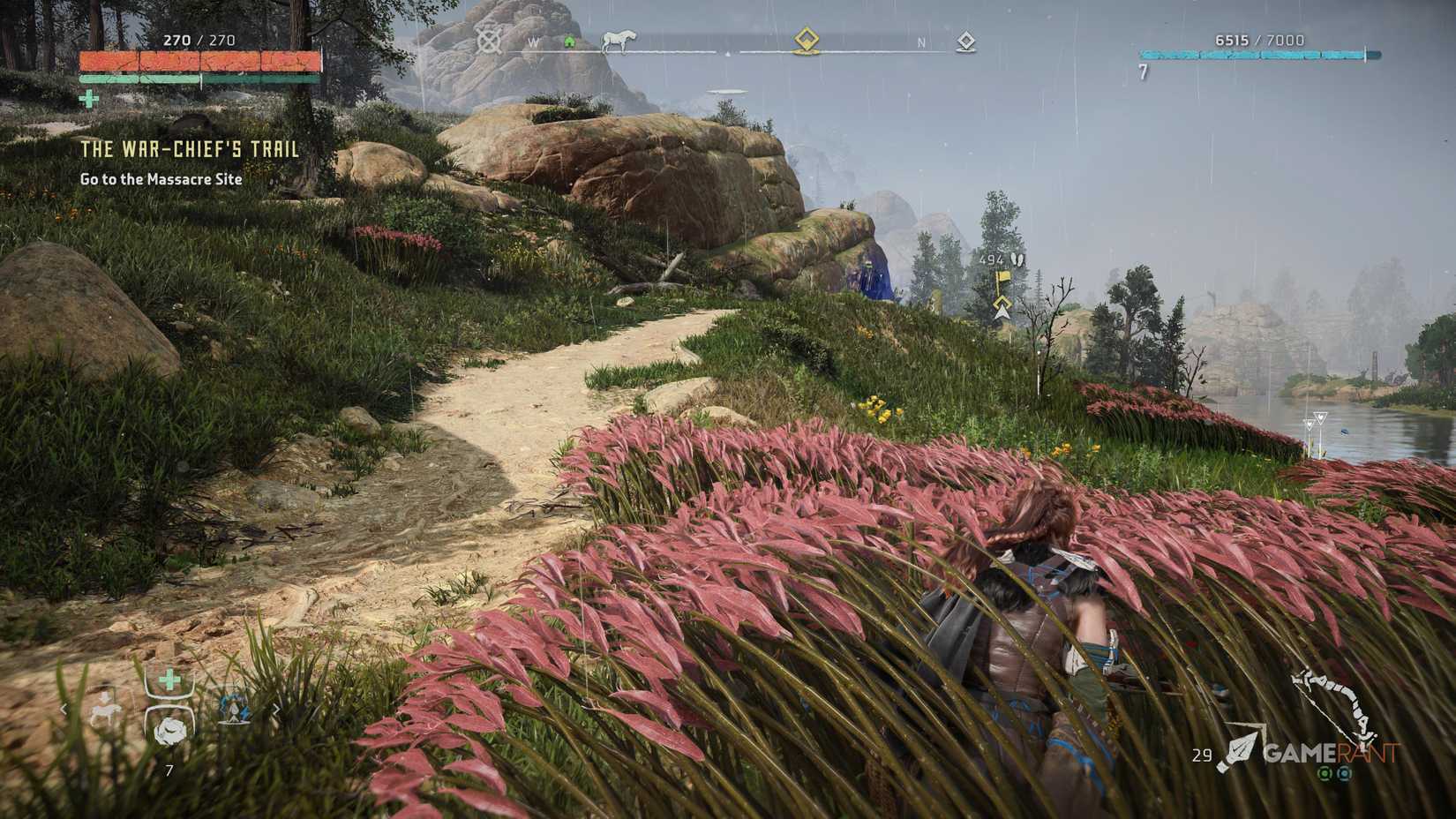Select the horse mount icon on the compass
The width and height of the screenshot is (1456, 819).
pyautogui.click(x=619, y=41)
